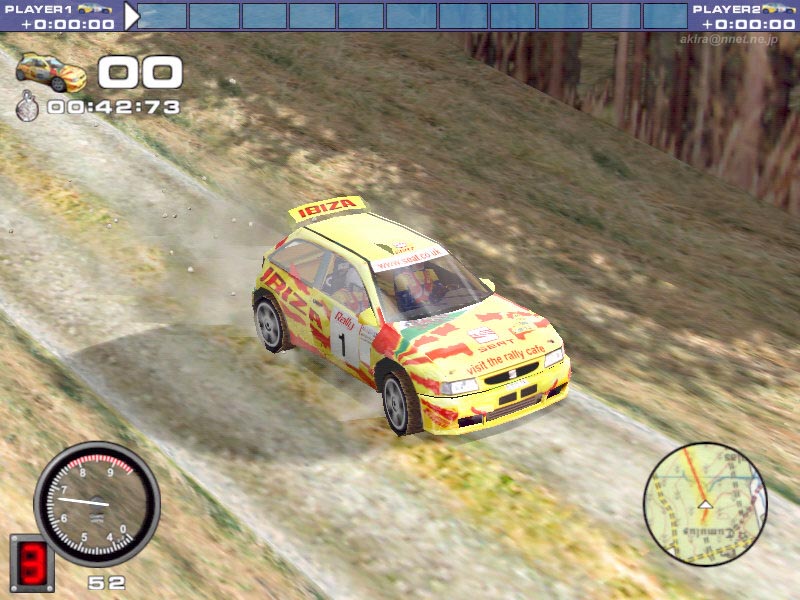The height and width of the screenshot is (600, 800).
Task: Select the stopwatch icon beside the stage time
Action: coord(27,107)
